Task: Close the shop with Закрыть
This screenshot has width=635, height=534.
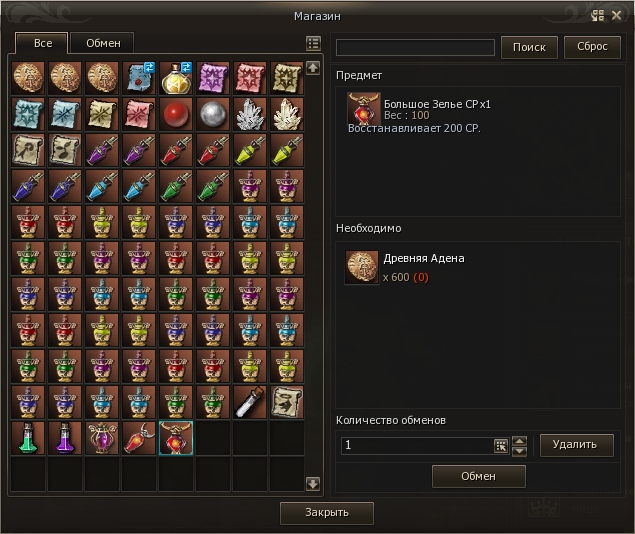Action: [x=327, y=513]
